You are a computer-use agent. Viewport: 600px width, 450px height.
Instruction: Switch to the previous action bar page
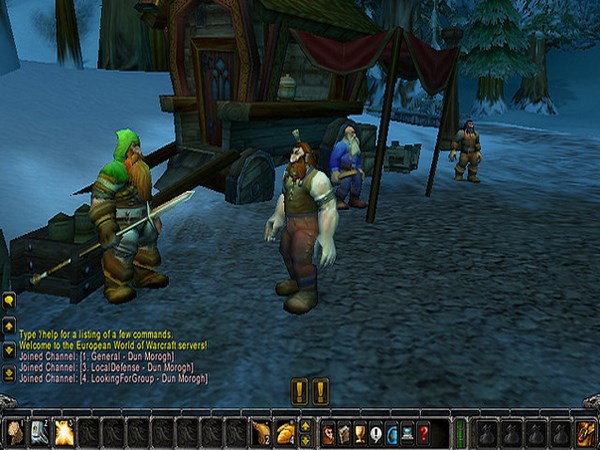click(306, 426)
